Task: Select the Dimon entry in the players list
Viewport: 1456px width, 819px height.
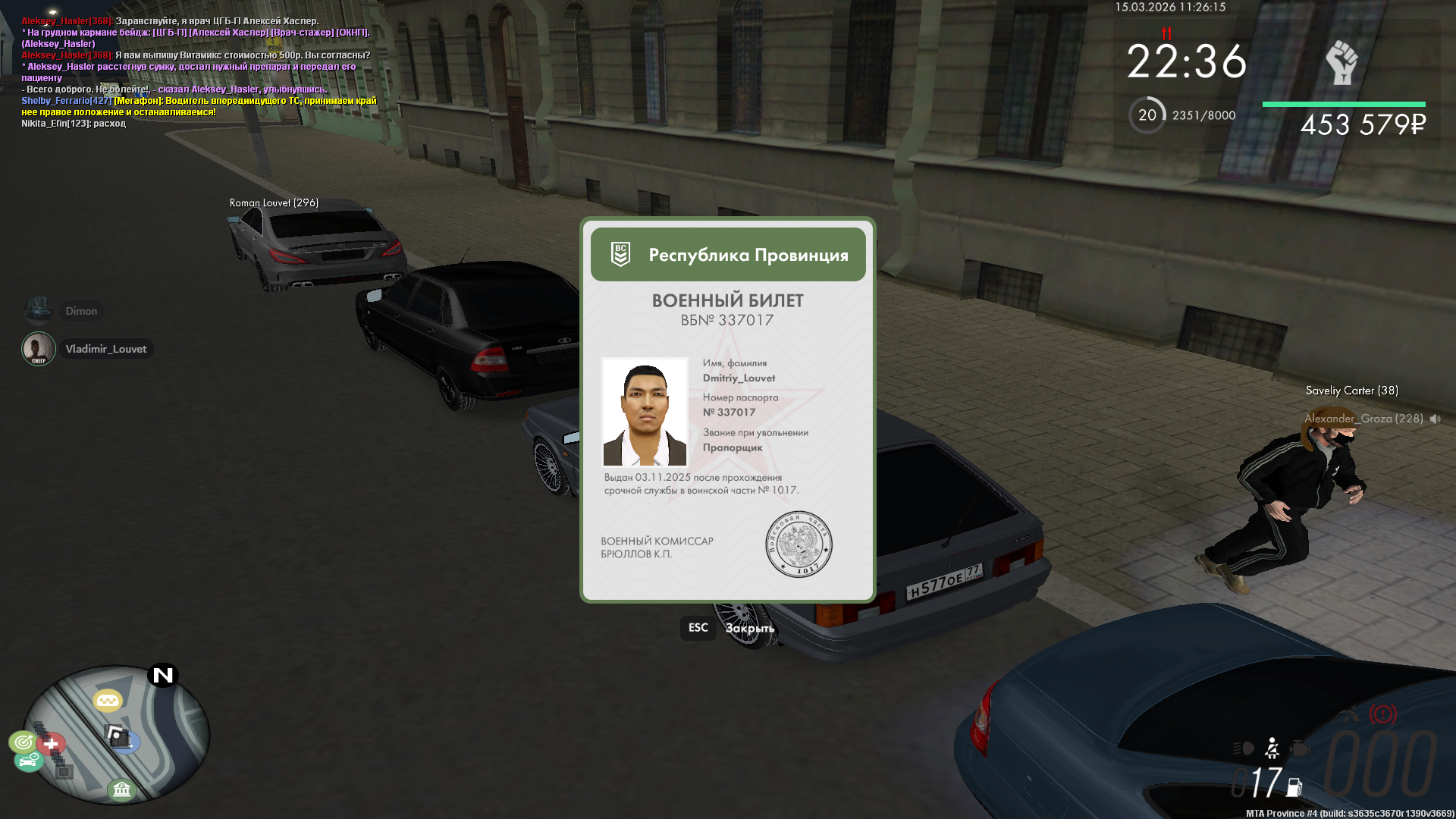Action: coord(81,311)
